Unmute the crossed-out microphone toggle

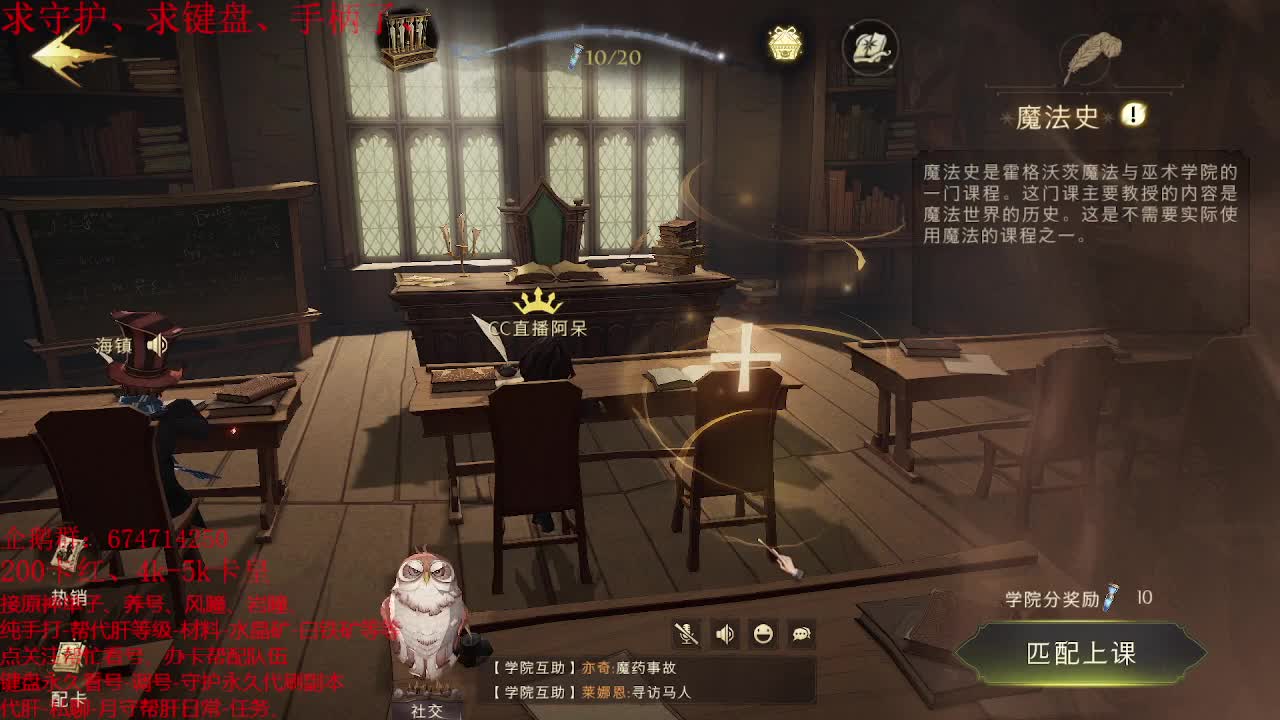click(688, 634)
